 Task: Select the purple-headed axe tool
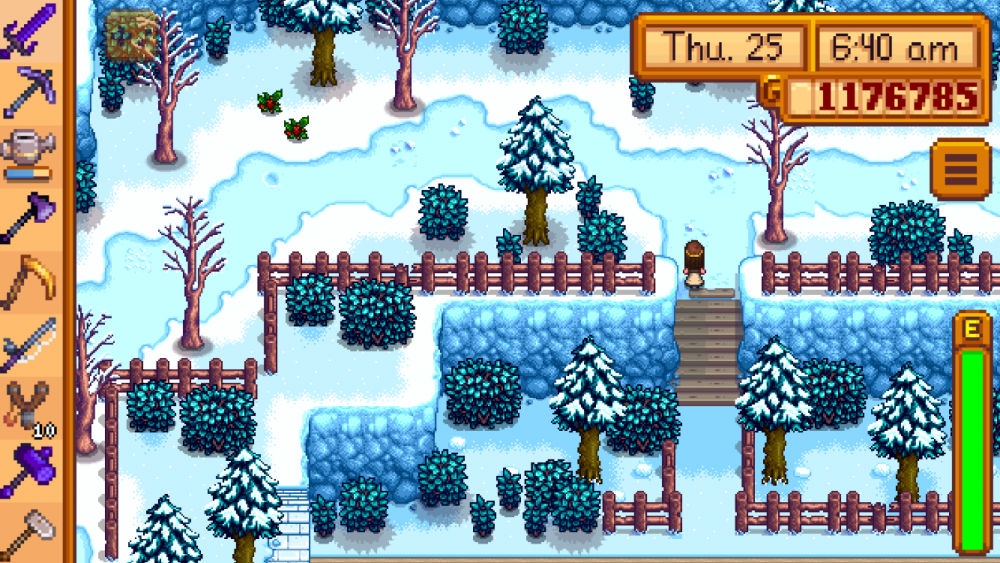[x=31, y=216]
